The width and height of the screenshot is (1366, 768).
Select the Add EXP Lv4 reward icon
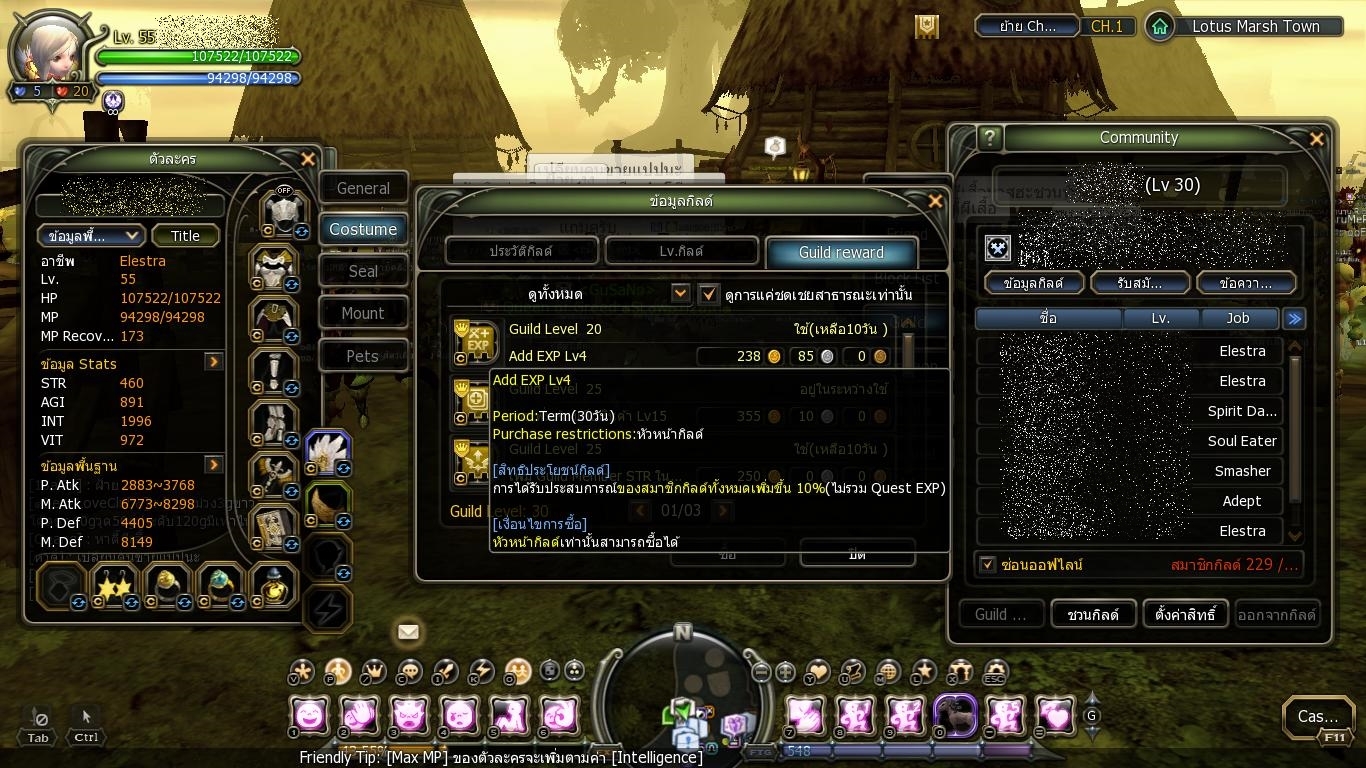pyautogui.click(x=476, y=342)
